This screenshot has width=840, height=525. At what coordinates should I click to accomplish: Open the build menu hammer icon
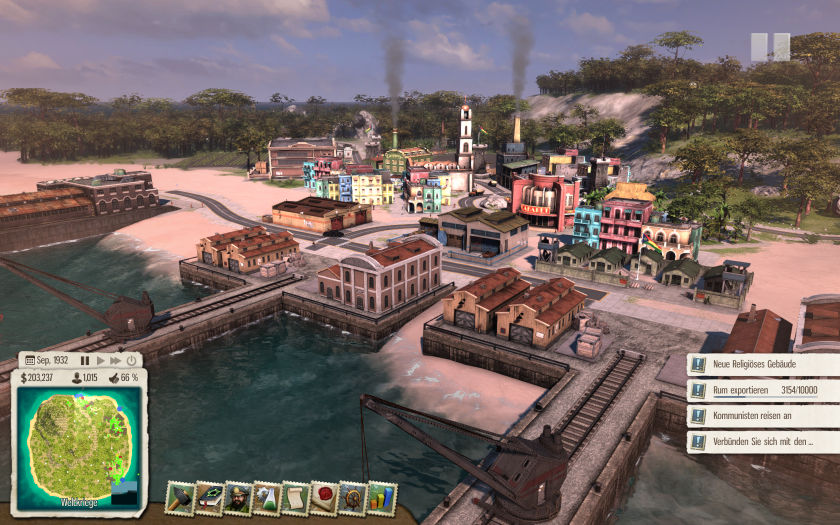point(181,497)
